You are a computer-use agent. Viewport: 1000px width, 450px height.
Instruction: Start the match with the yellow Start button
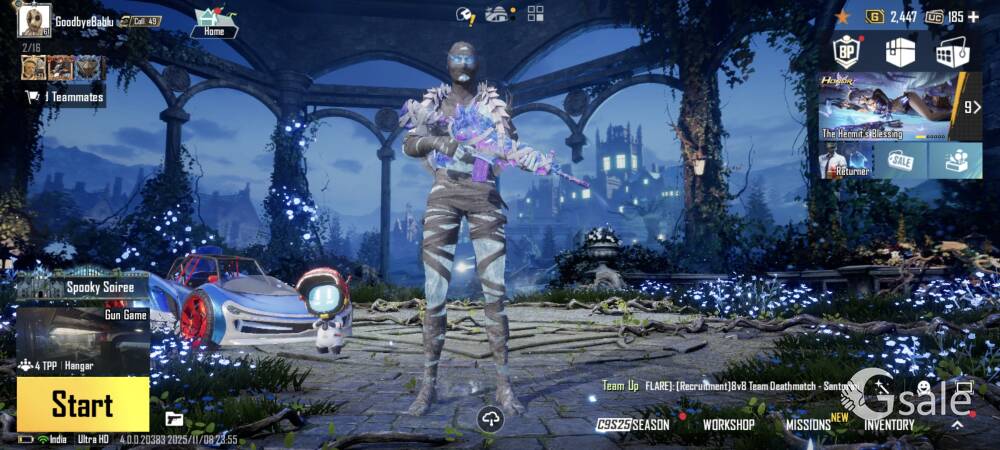[x=82, y=404]
